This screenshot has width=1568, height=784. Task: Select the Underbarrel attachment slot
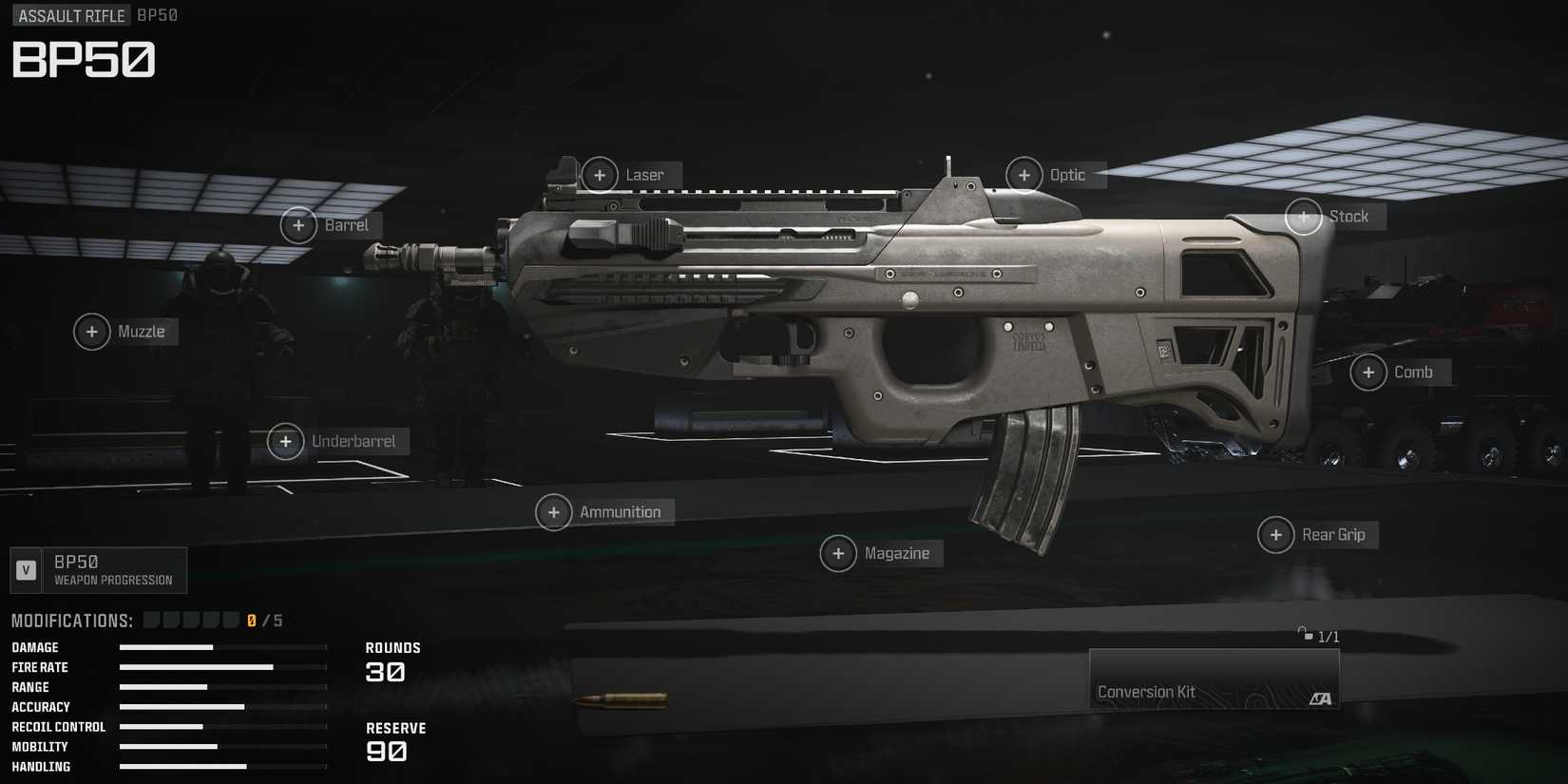[x=285, y=441]
